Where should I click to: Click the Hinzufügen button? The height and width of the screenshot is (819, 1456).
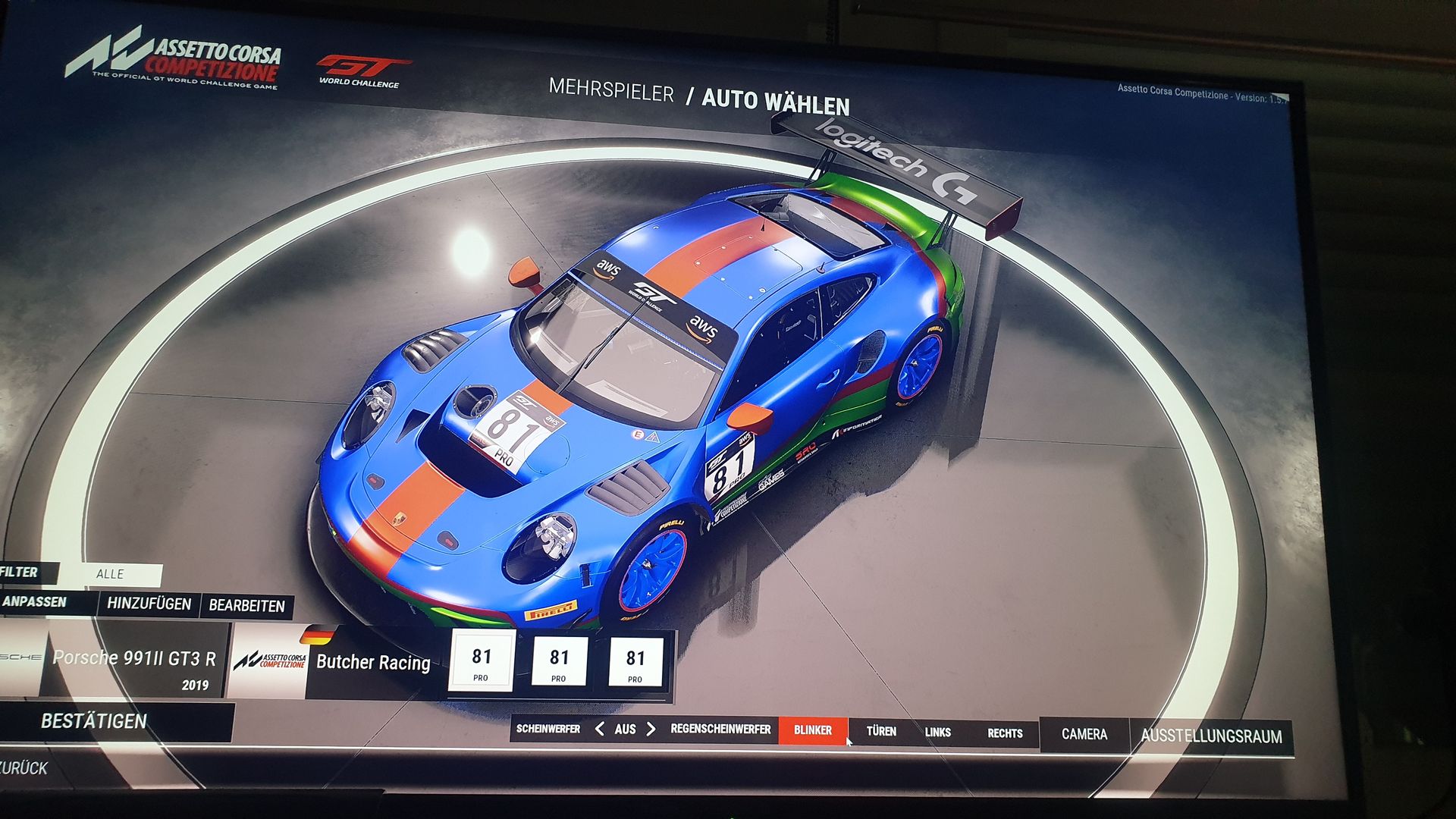point(149,604)
